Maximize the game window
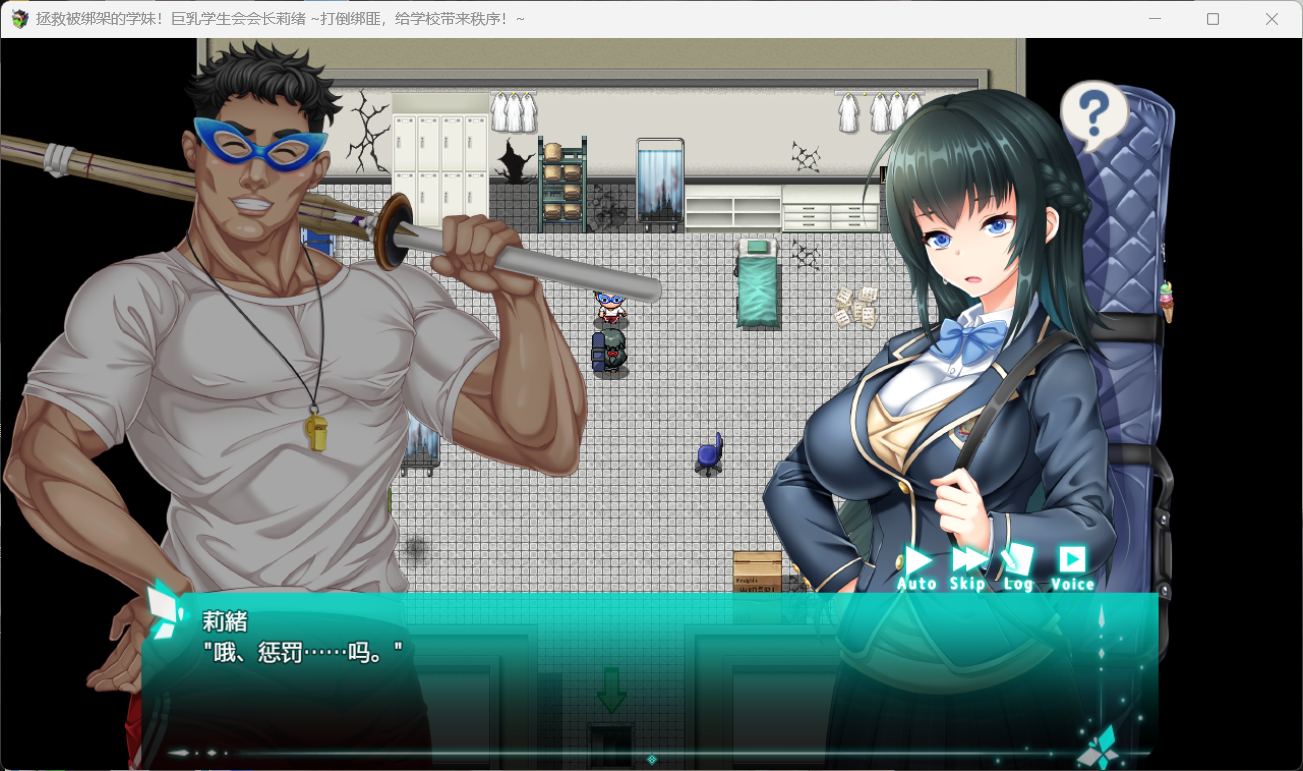Viewport: 1303px width, 771px height. (x=1213, y=19)
